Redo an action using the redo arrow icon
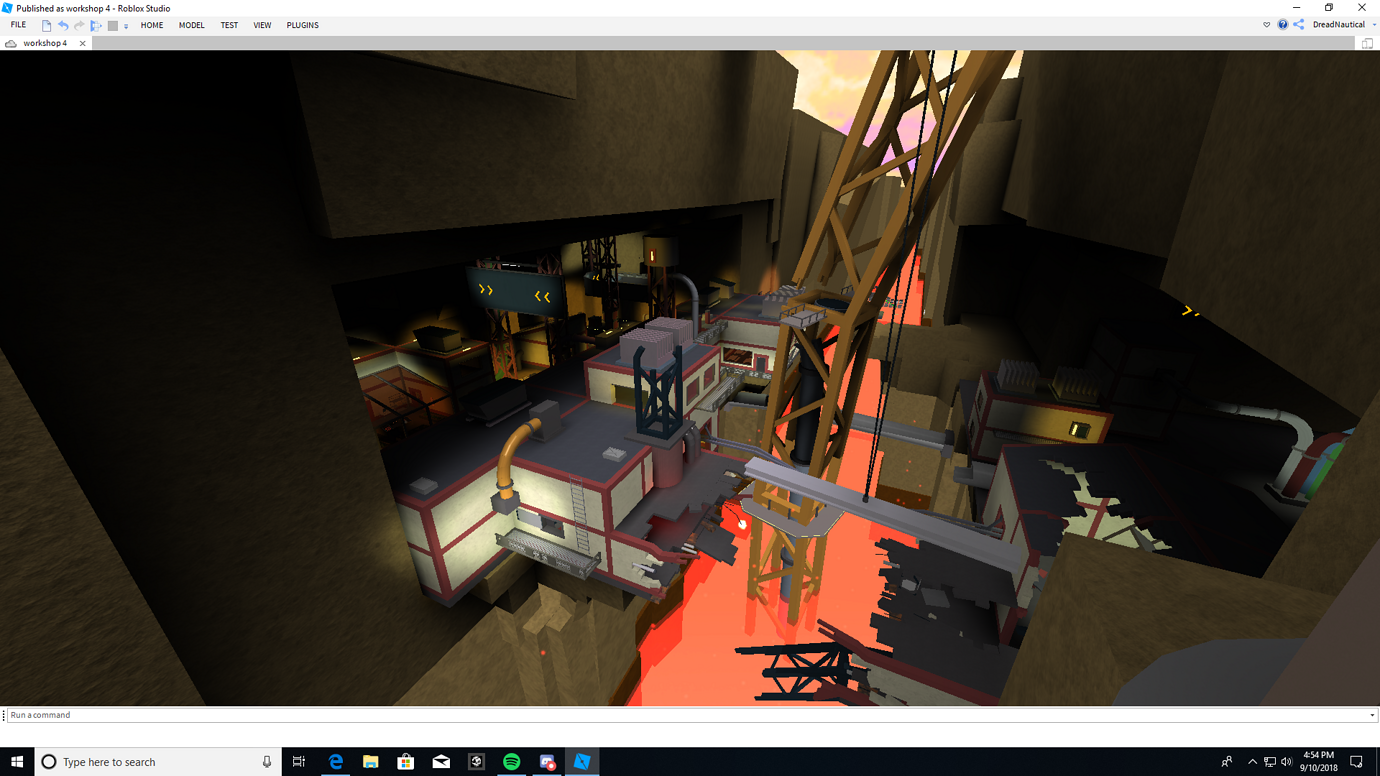Screen dimensions: 1380x776 click(x=79, y=24)
